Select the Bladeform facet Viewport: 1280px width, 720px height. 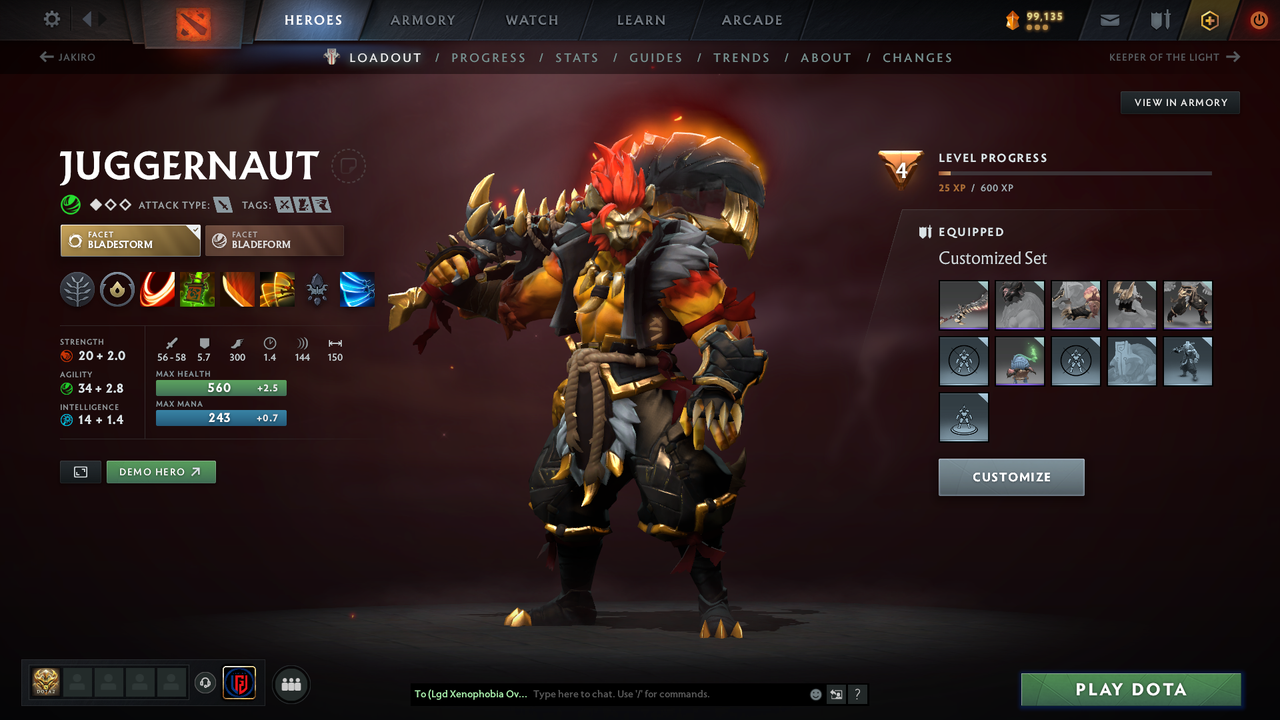(275, 240)
